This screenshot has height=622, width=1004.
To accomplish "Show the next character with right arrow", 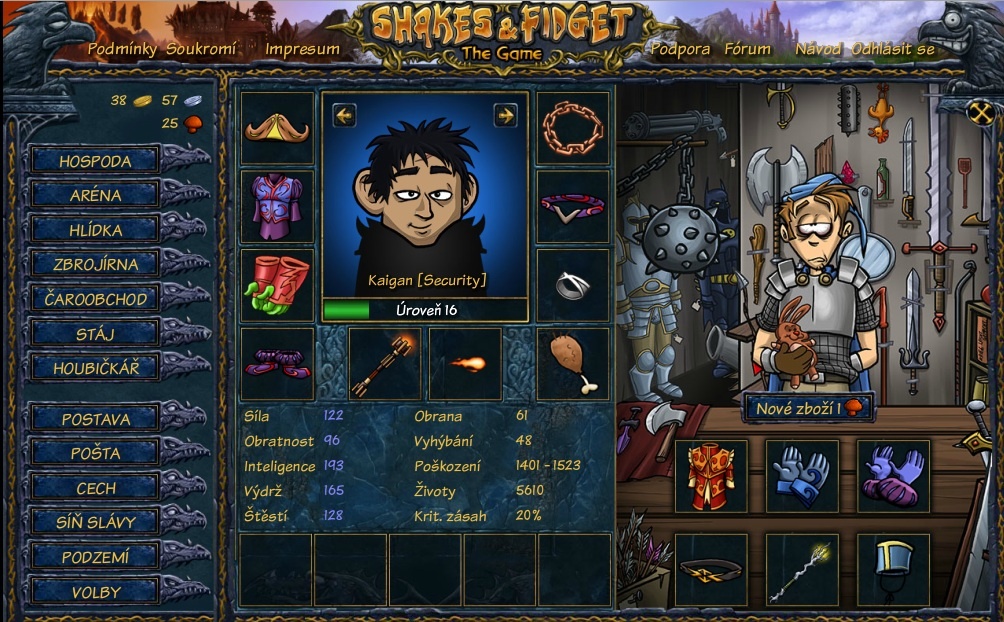I will coord(505,116).
